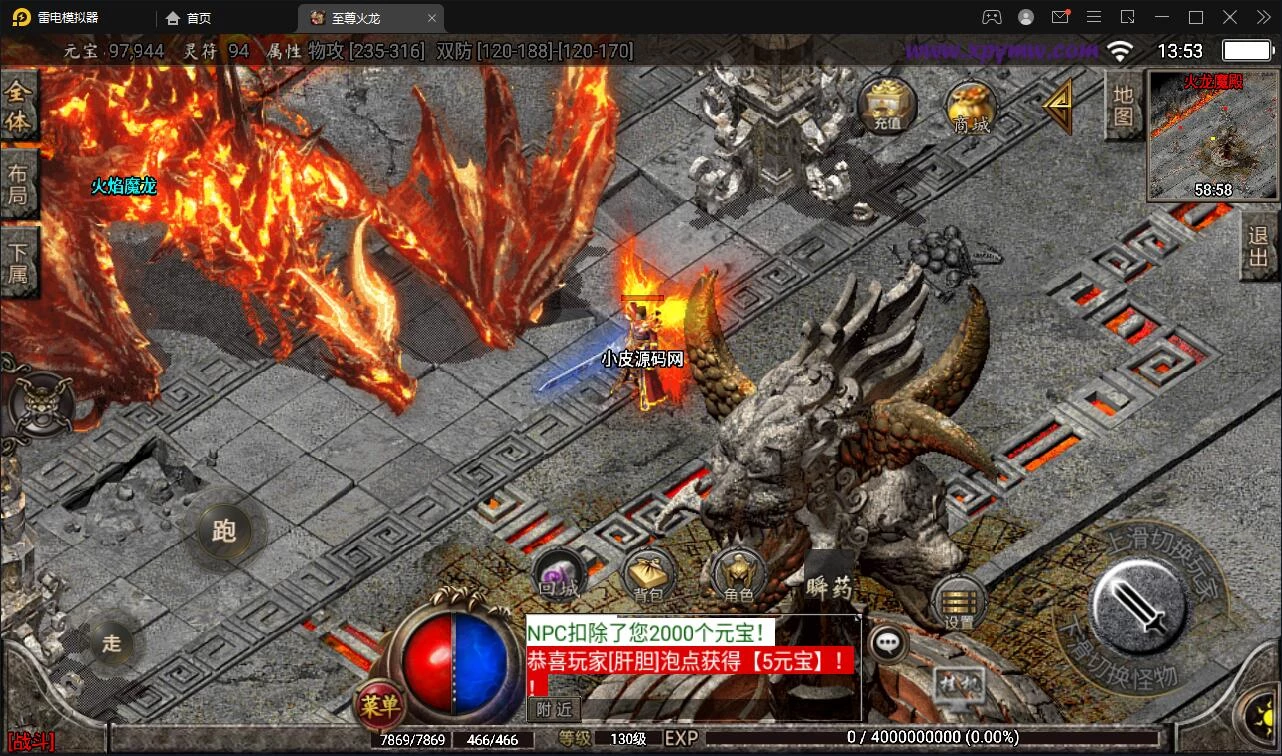This screenshot has width=1282, height=756.
Task: Switch chat to the 附近 channel
Action: click(x=553, y=709)
